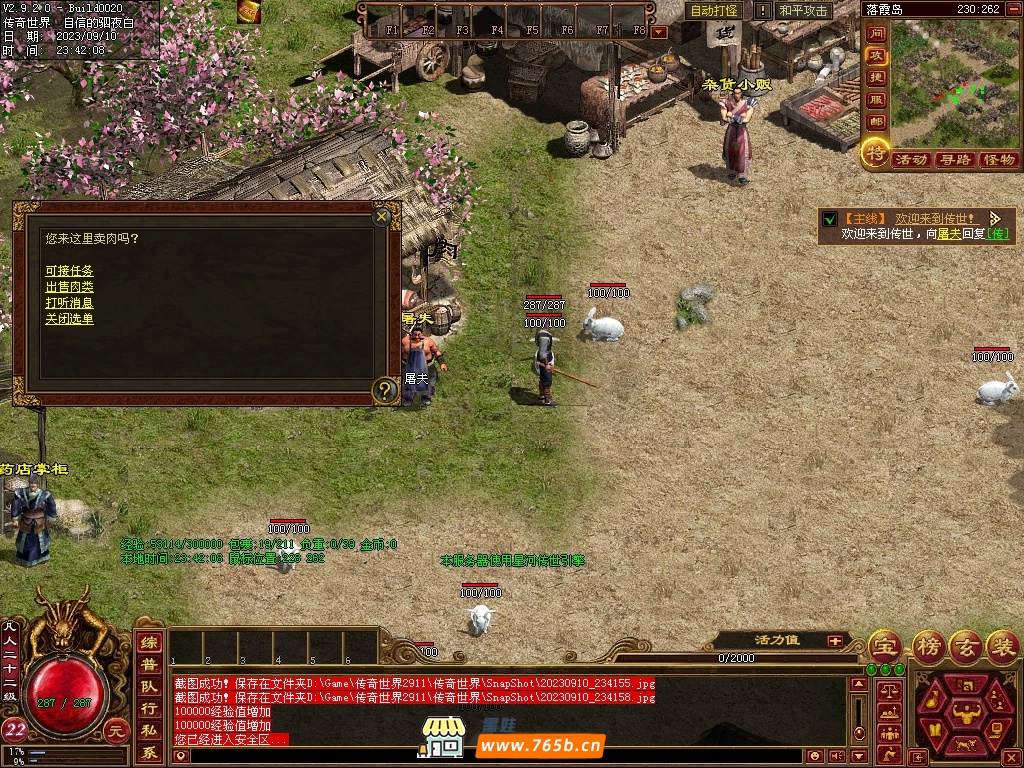Open the 寻路 pathfinding button
This screenshot has height=768, width=1024.
pyautogui.click(x=954, y=160)
